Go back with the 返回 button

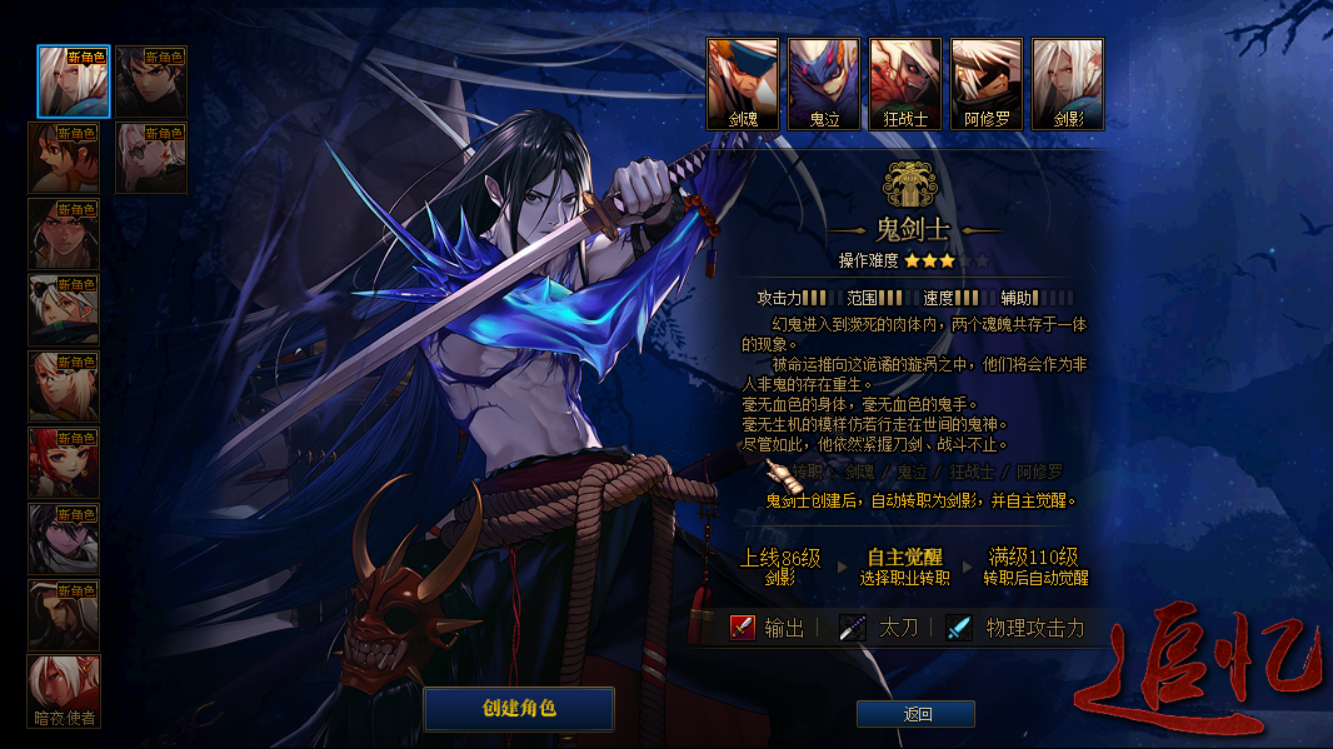pos(916,714)
